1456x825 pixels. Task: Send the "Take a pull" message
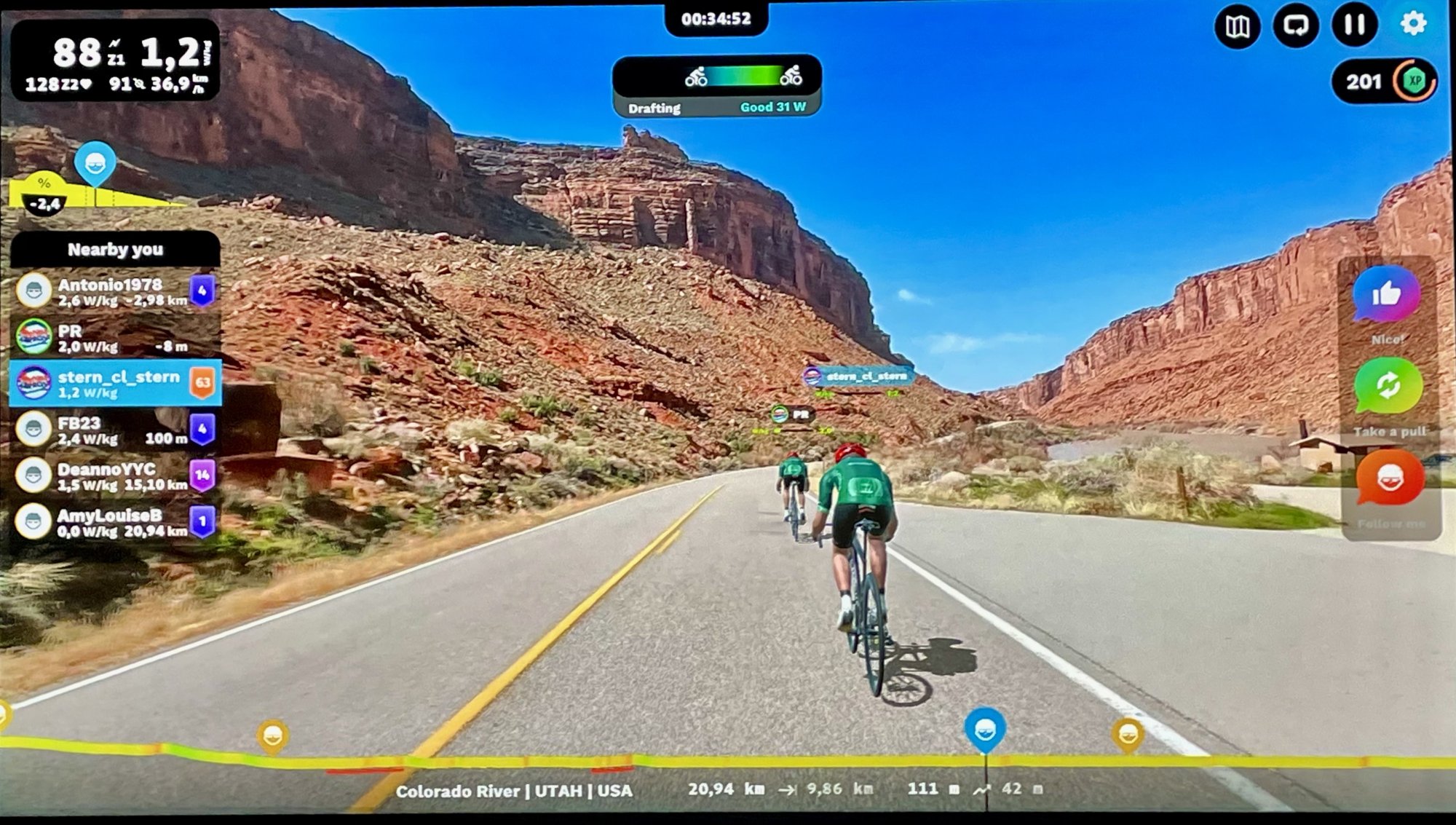pos(1388,386)
